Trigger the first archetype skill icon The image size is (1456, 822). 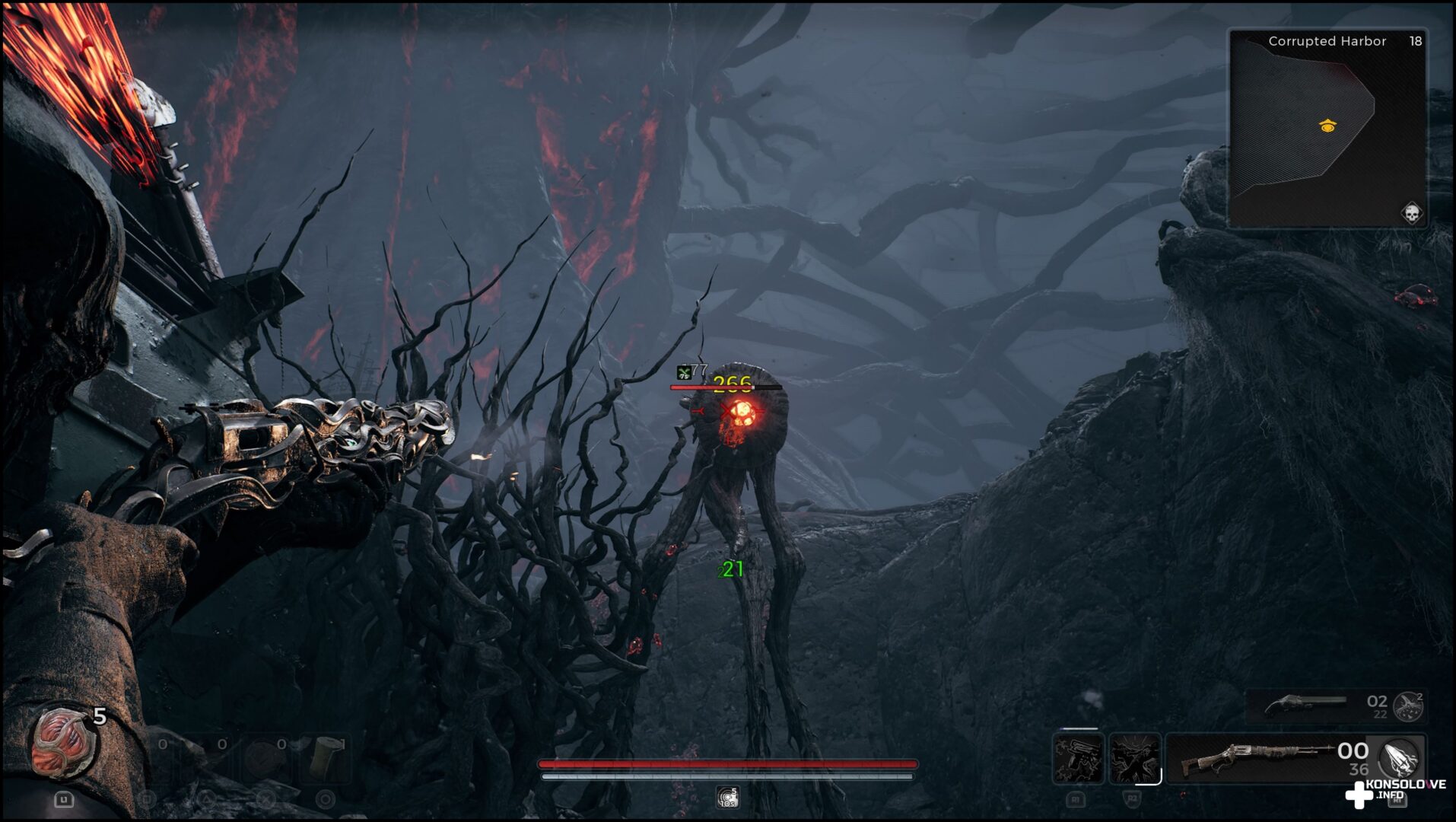(x=1078, y=758)
